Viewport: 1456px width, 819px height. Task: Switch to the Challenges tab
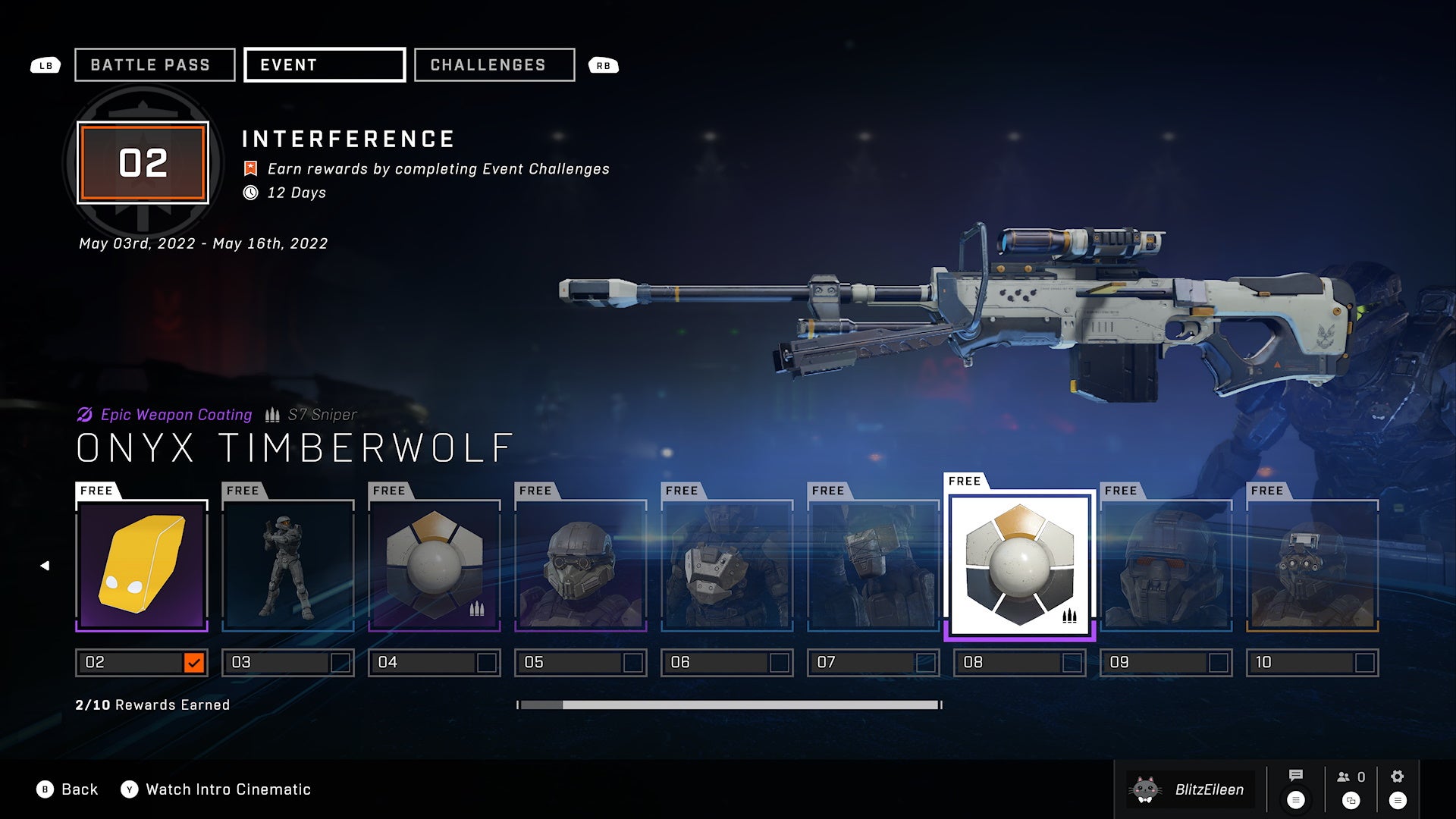493,64
